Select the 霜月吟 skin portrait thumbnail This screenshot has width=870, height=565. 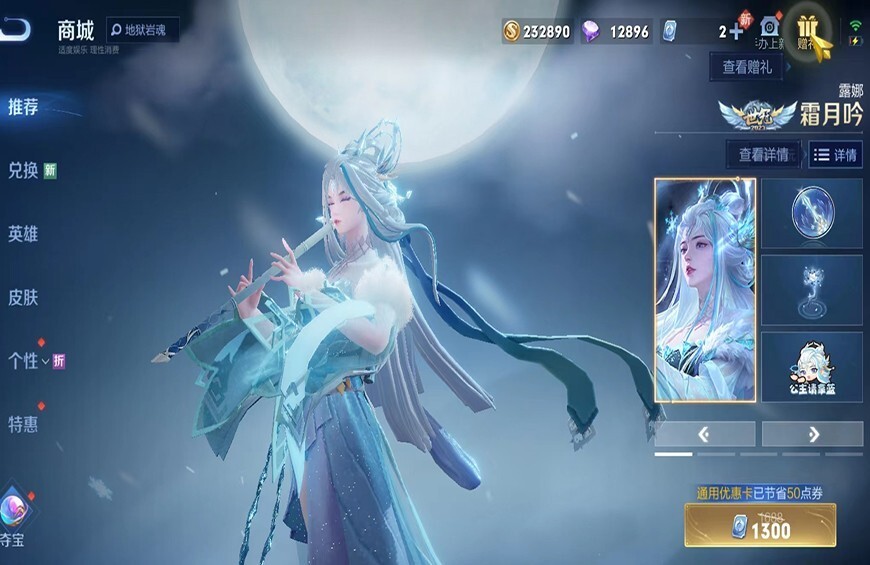(x=704, y=290)
